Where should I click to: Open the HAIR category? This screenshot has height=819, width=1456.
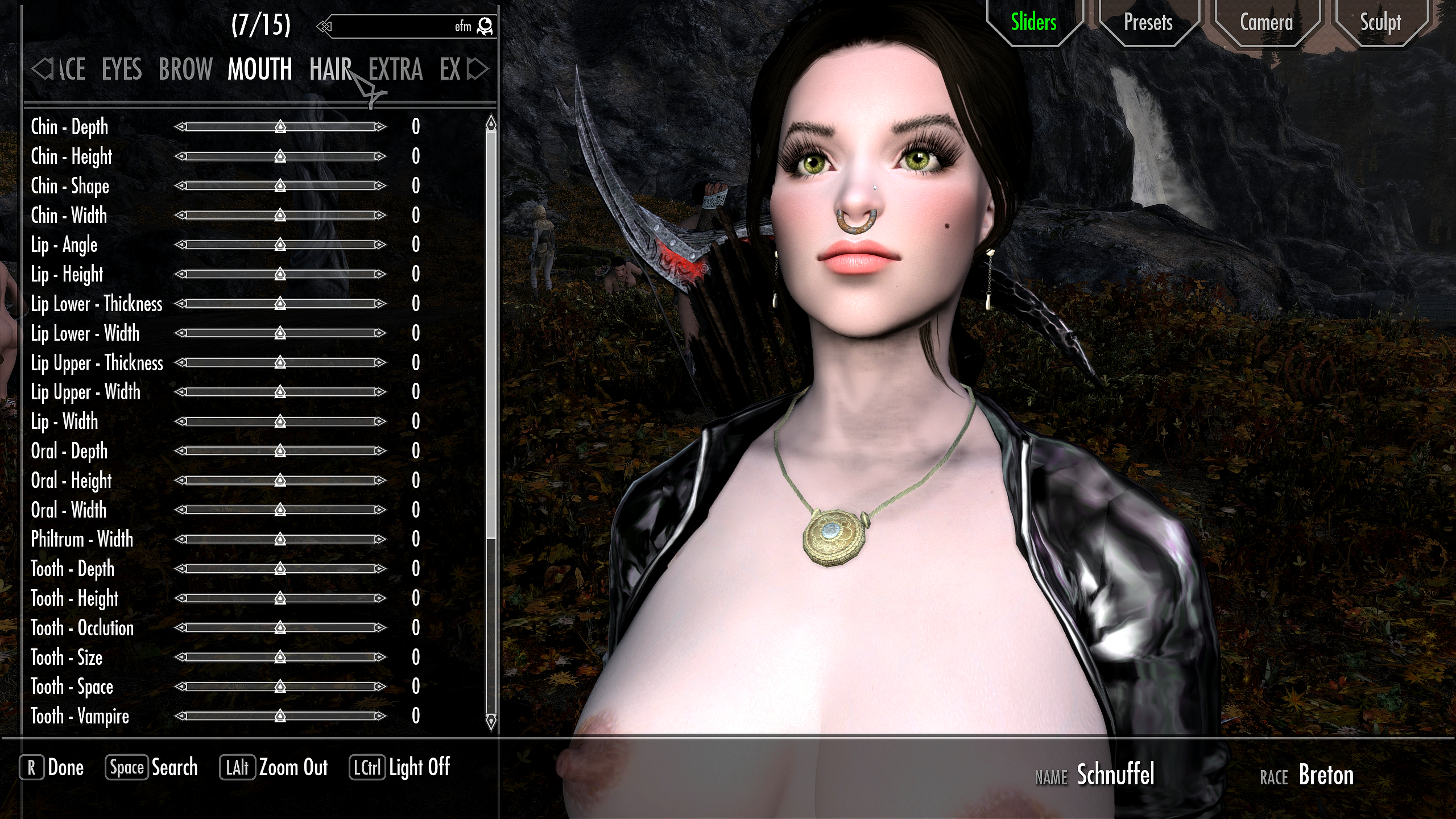[330, 69]
